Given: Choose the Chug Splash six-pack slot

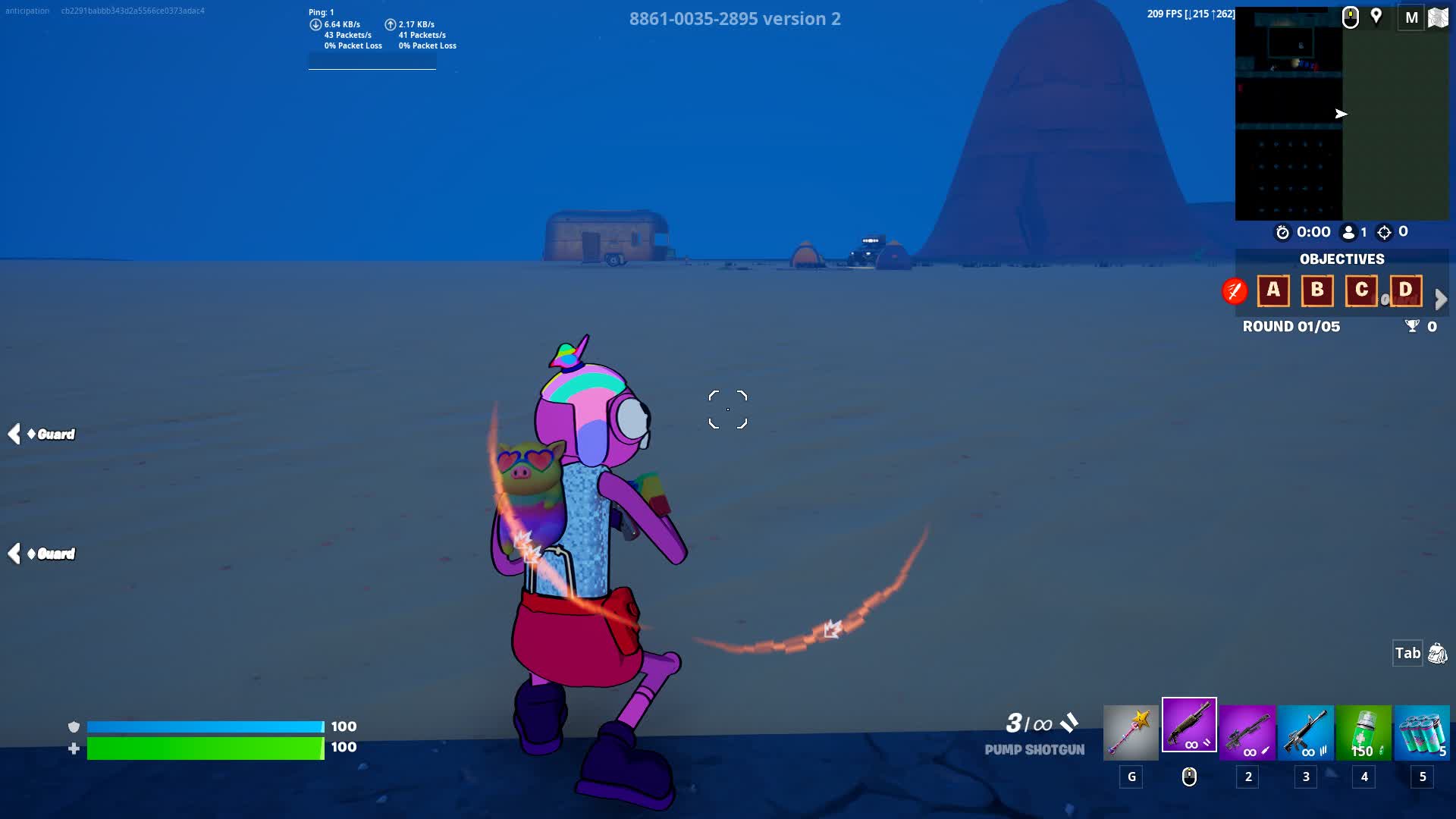Looking at the screenshot, I should point(1422,733).
